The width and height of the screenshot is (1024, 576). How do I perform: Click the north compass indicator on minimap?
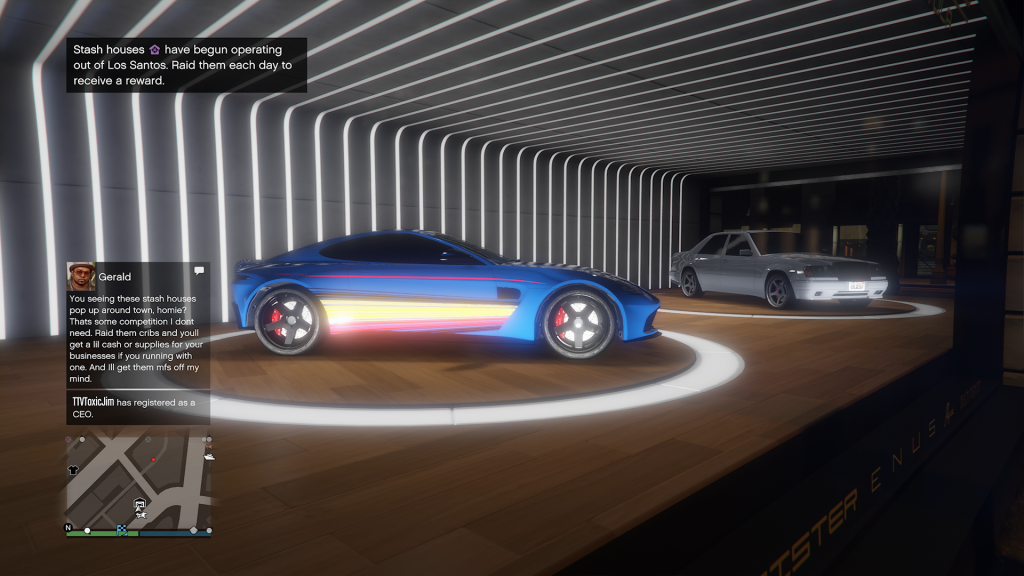(x=68, y=527)
